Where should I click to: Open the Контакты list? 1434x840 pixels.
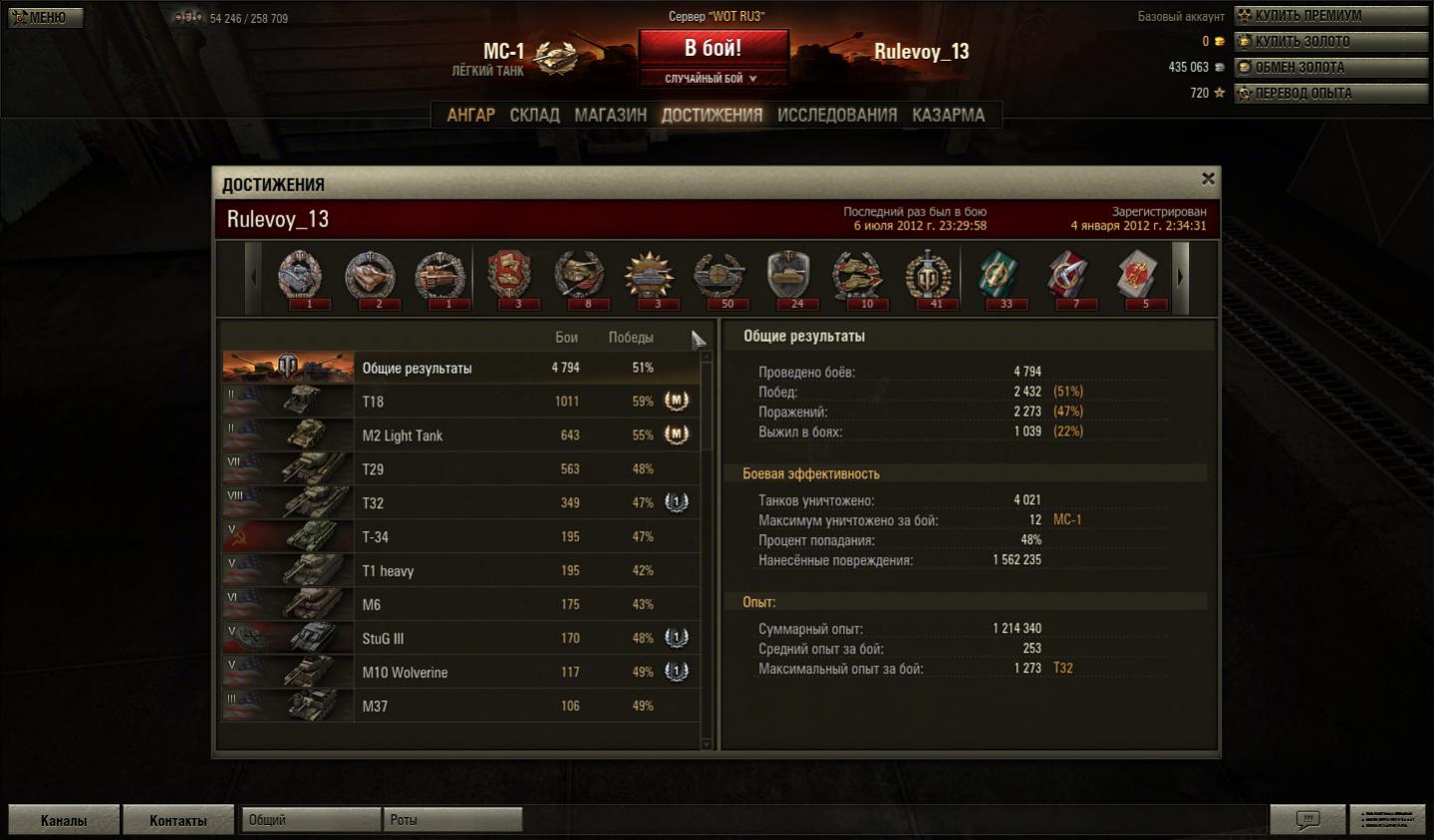pos(178,820)
